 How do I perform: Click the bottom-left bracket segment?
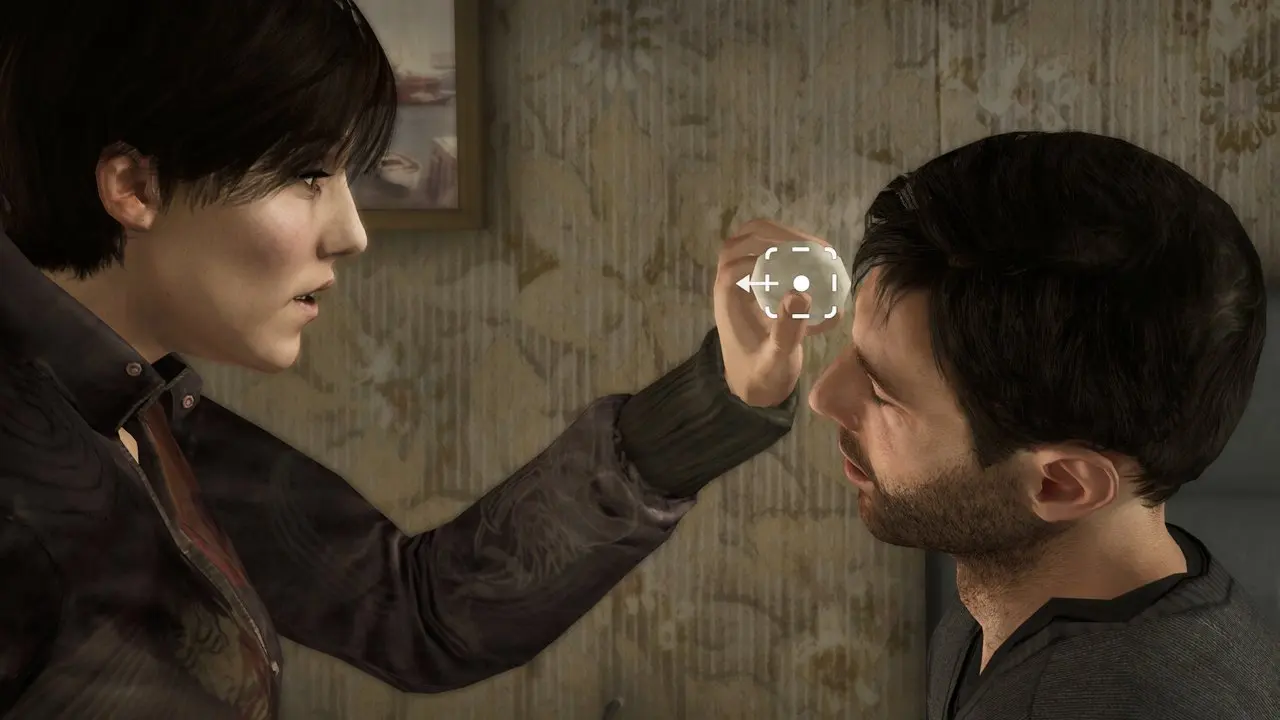[x=772, y=311]
